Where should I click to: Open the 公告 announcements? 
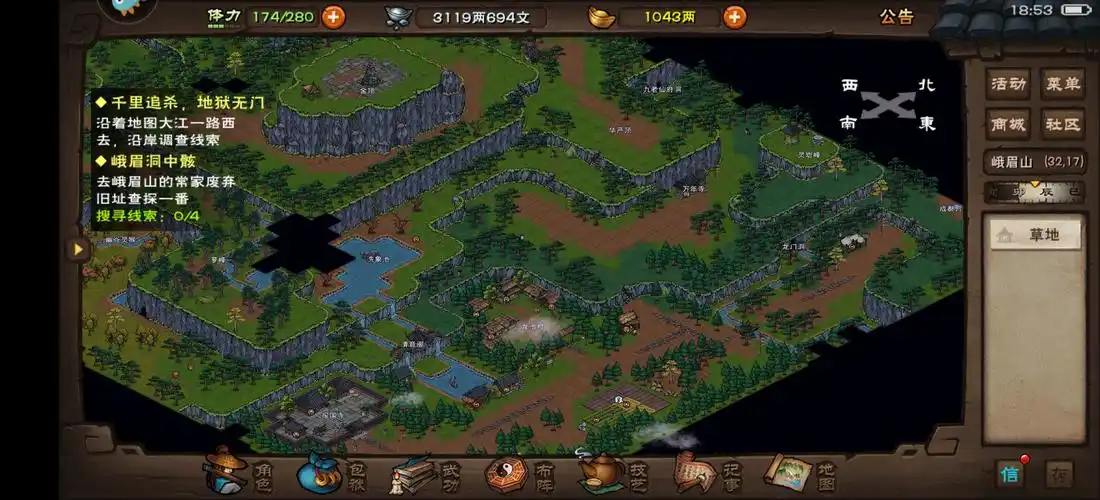point(896,16)
